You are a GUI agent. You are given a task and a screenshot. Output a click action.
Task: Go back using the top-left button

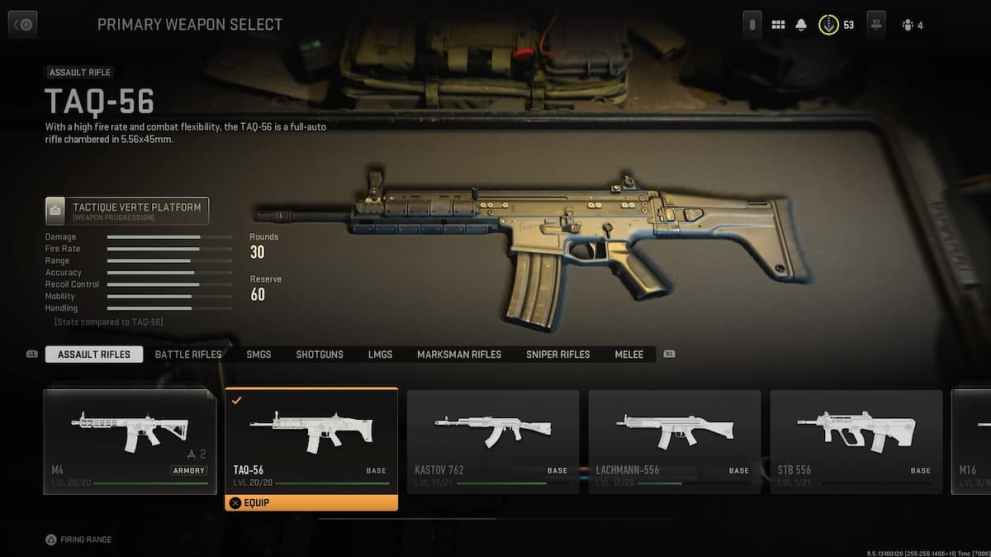(x=22, y=24)
